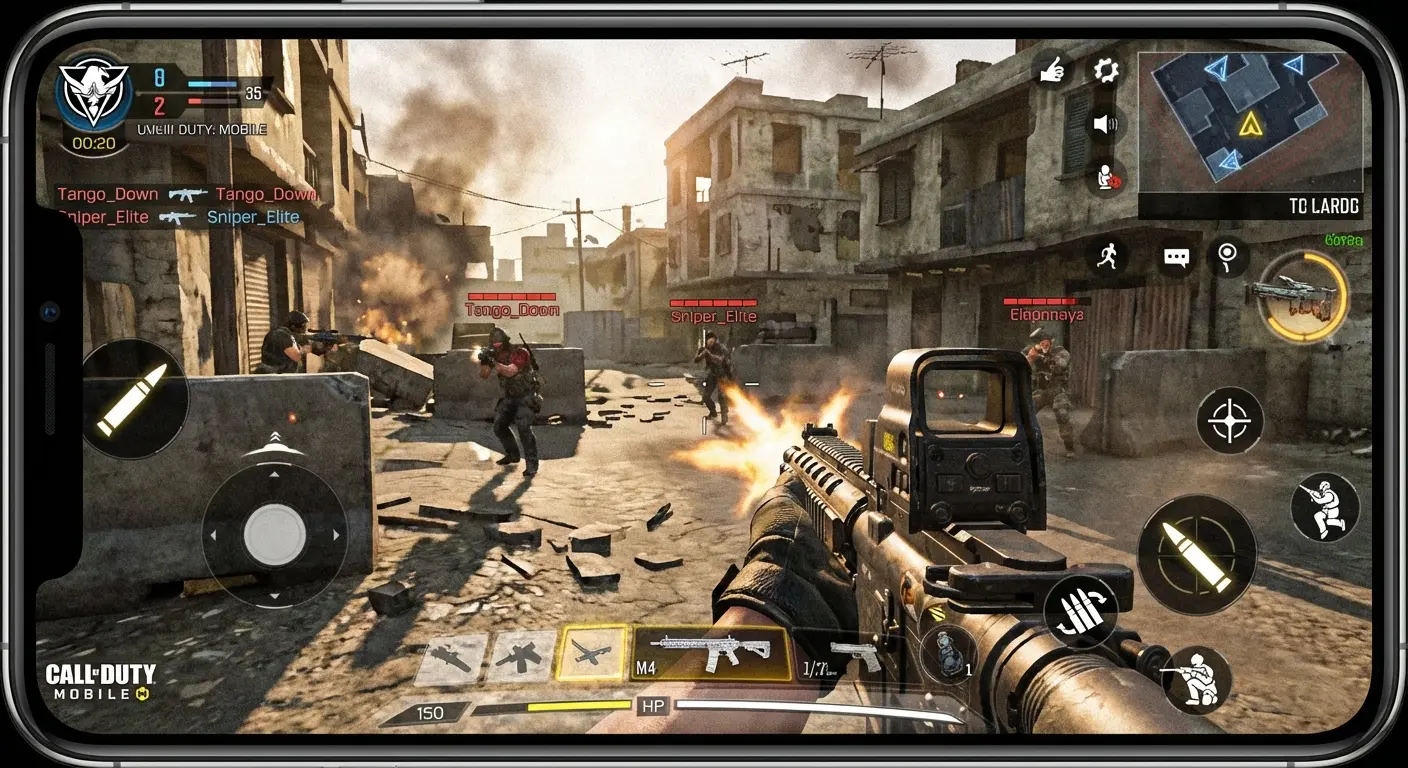1408x768 pixels.
Task: Open the in-game Settings gear
Action: click(x=1105, y=72)
